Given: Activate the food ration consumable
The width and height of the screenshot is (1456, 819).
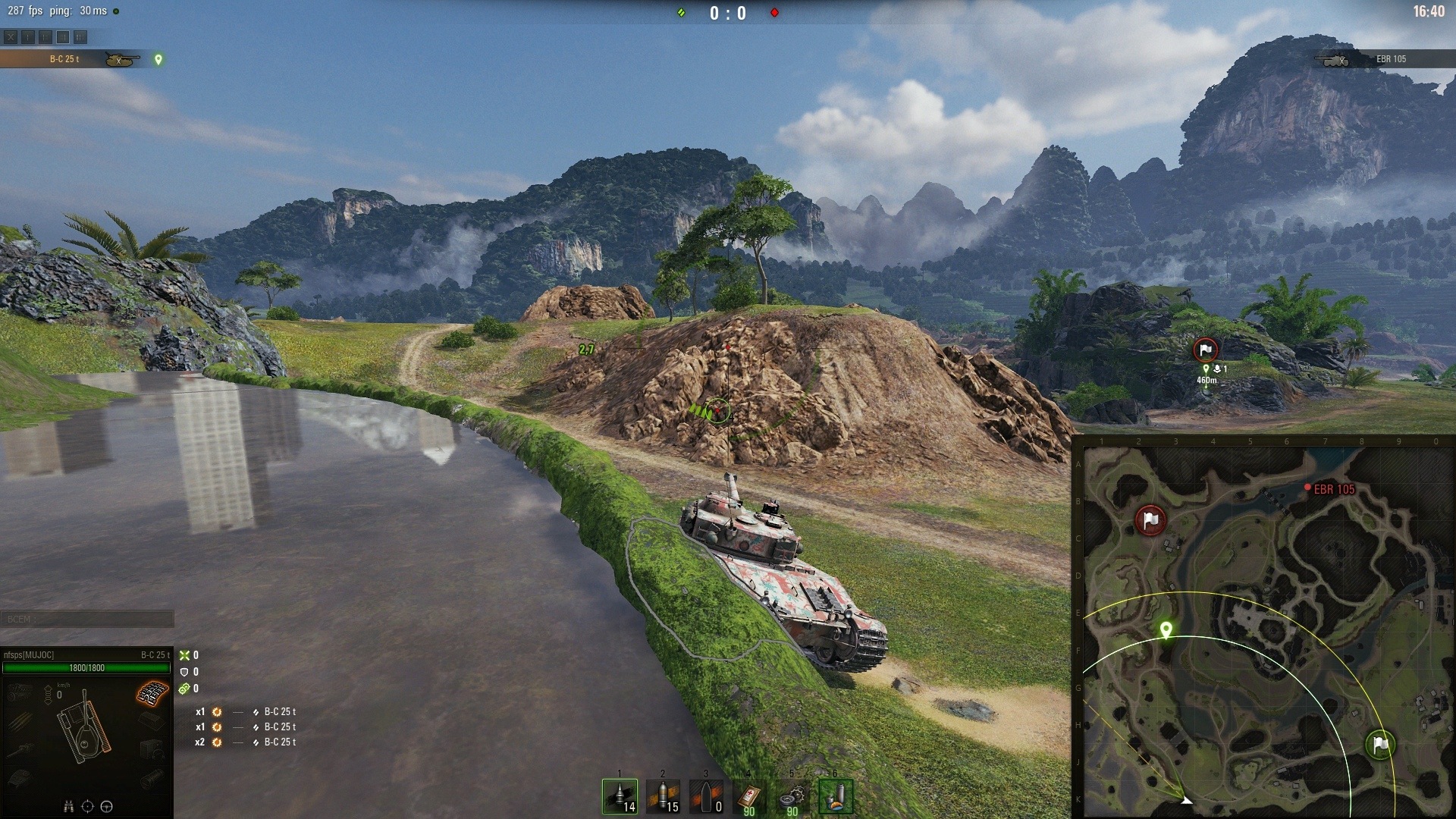Looking at the screenshot, I should (x=836, y=797).
